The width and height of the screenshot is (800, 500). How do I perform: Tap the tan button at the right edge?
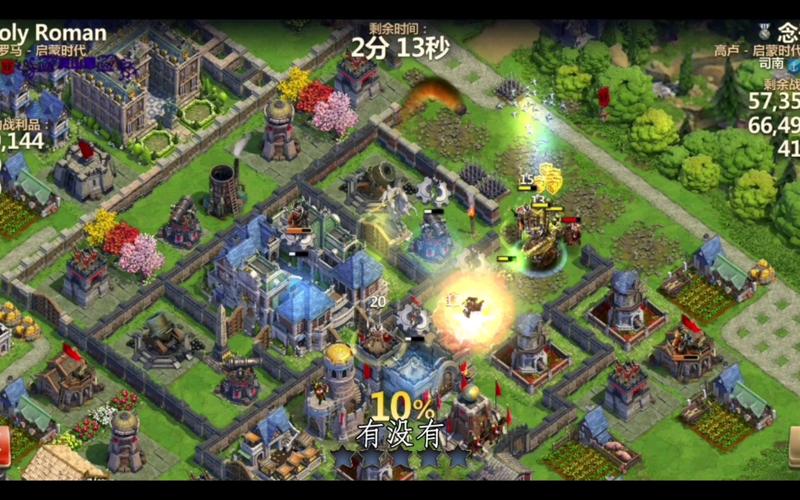[794, 446]
